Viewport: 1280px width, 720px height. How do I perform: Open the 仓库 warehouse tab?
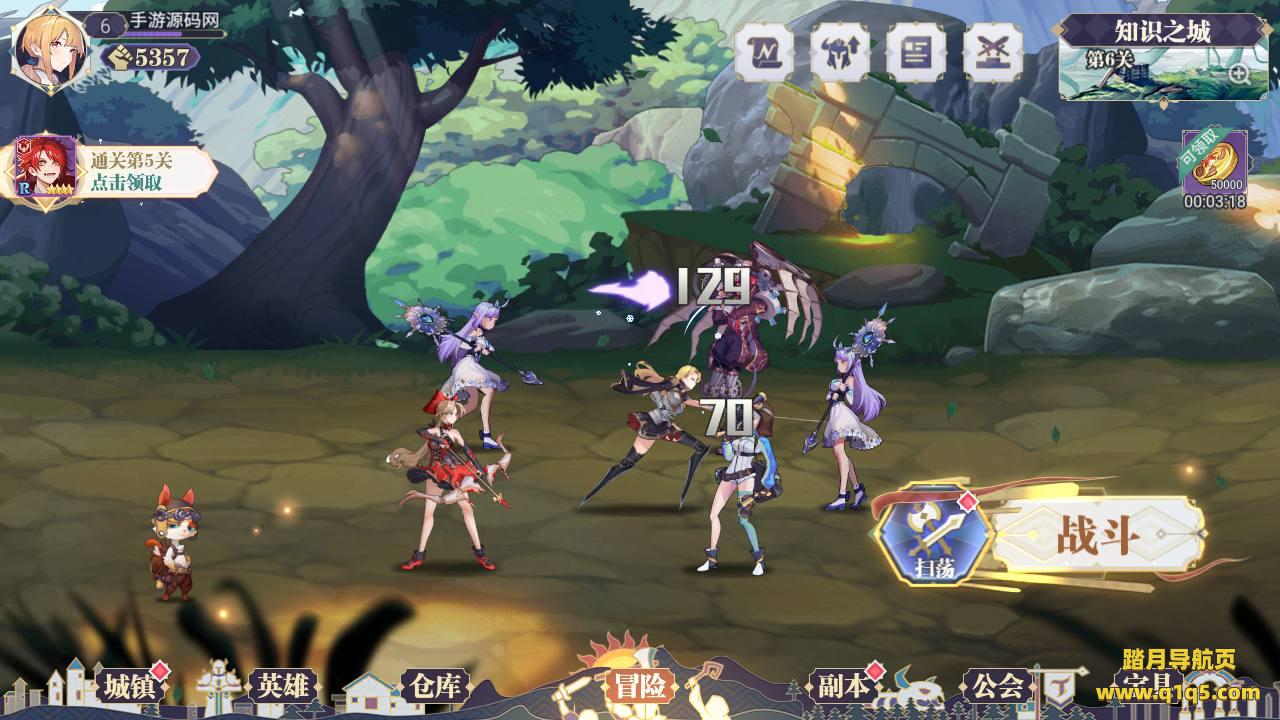point(434,686)
